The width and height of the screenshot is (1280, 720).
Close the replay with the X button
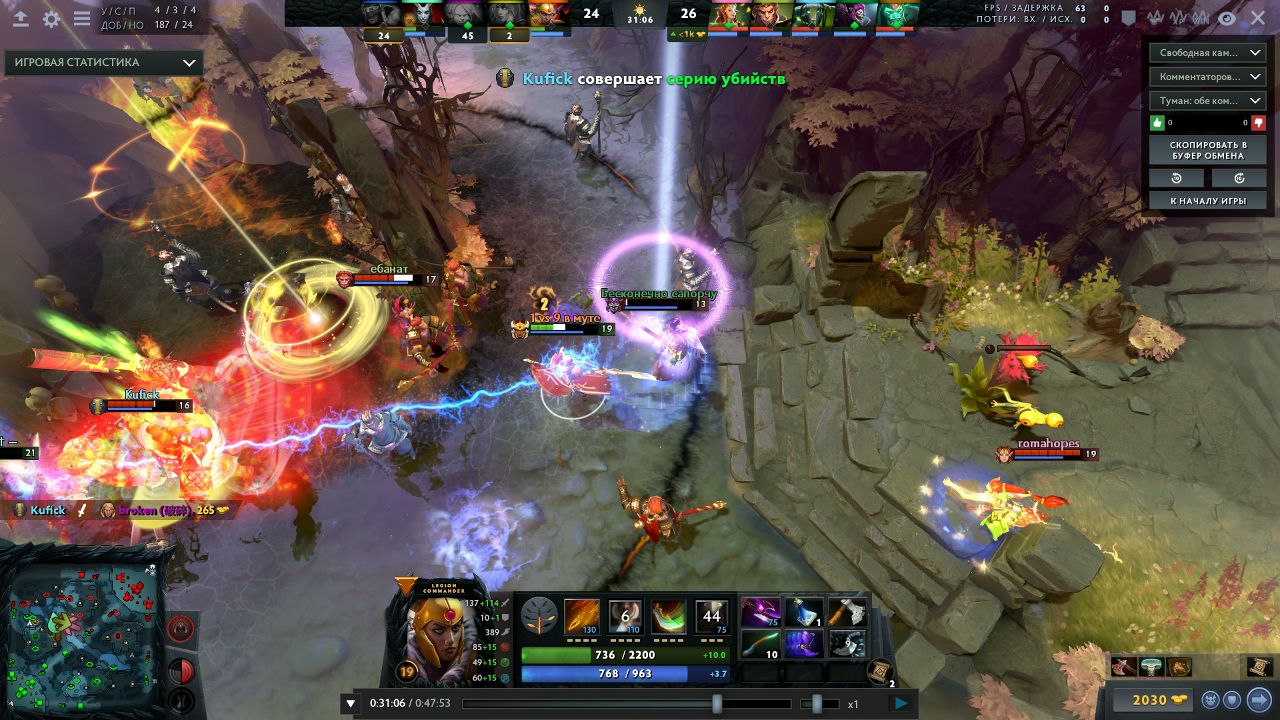coord(1258,18)
